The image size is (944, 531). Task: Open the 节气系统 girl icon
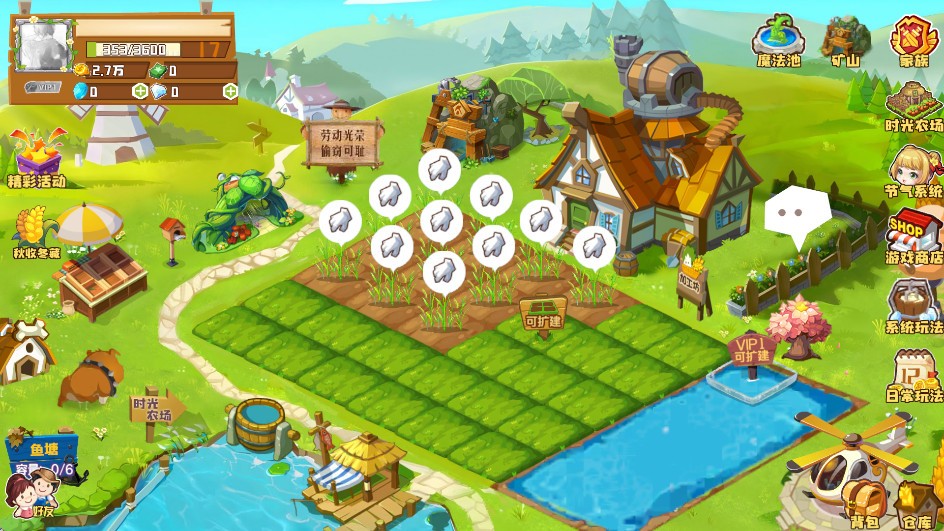(914, 168)
